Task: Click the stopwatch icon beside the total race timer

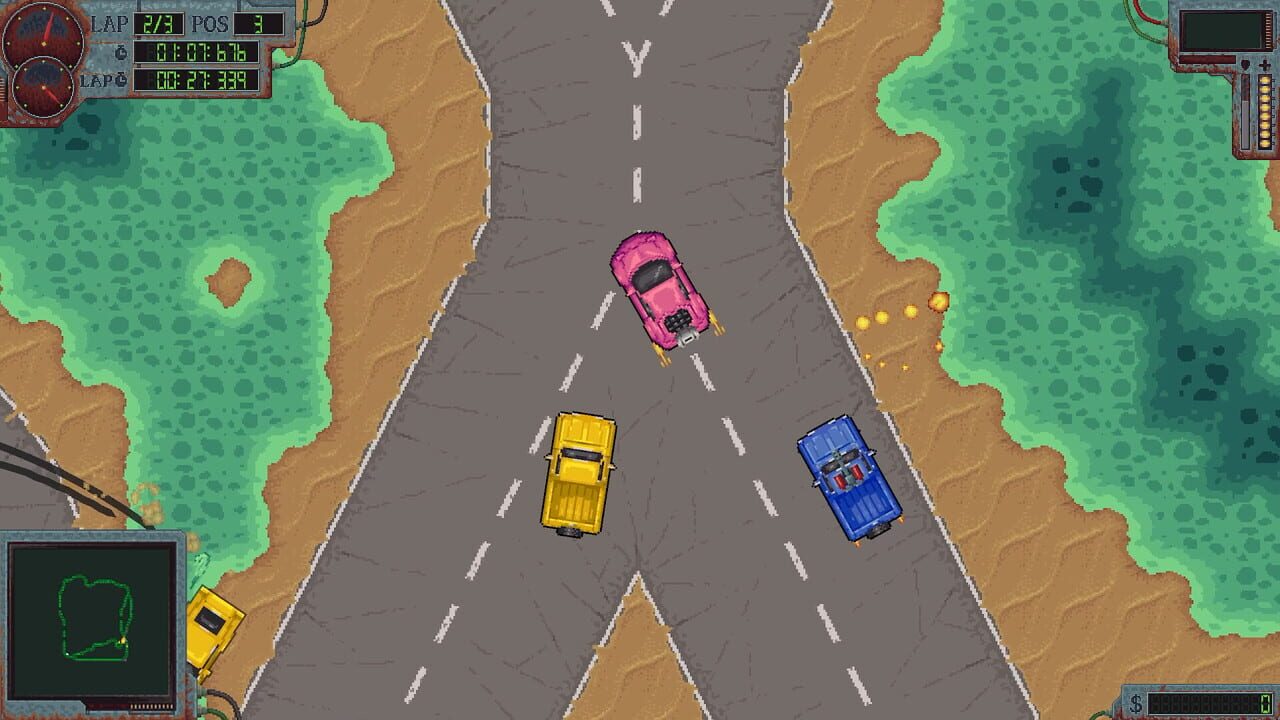Action: [x=122, y=51]
